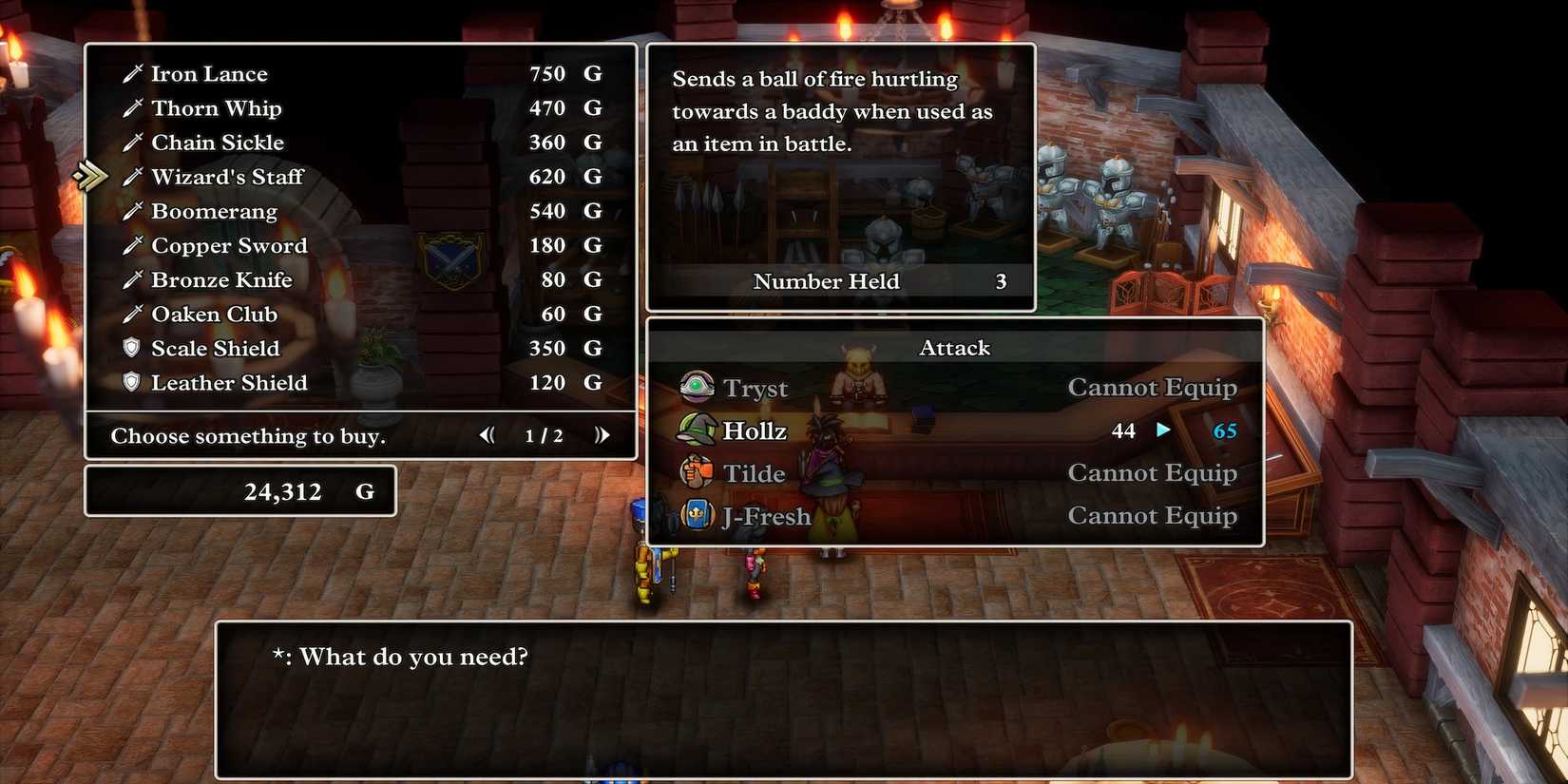Click the green 65 stat value
Image resolution: width=1568 pixels, height=784 pixels.
(1224, 430)
